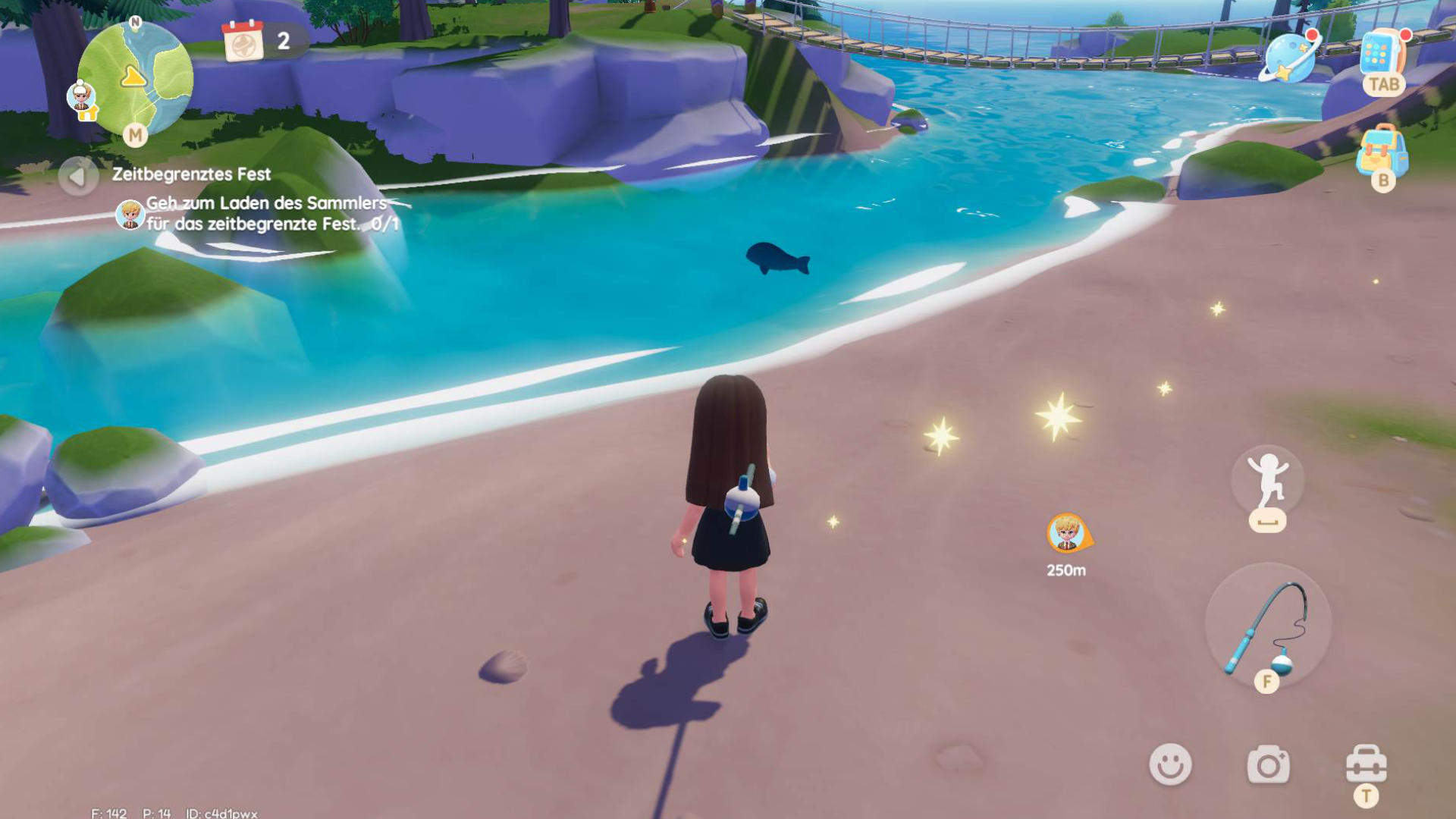The width and height of the screenshot is (1456, 819).
Task: Open the camera photo mode
Action: pyautogui.click(x=1268, y=764)
